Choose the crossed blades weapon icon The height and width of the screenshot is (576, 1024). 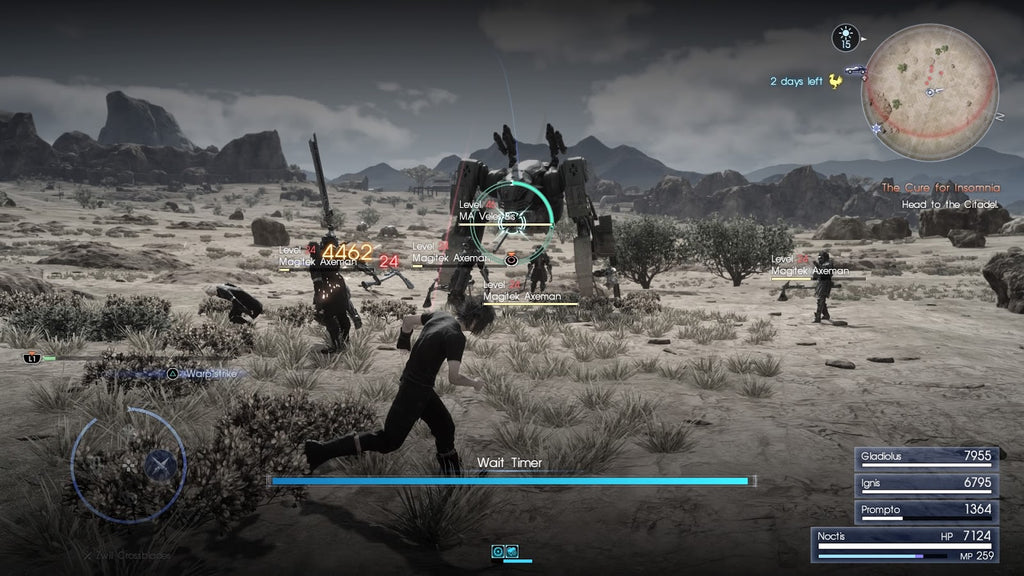click(x=159, y=464)
